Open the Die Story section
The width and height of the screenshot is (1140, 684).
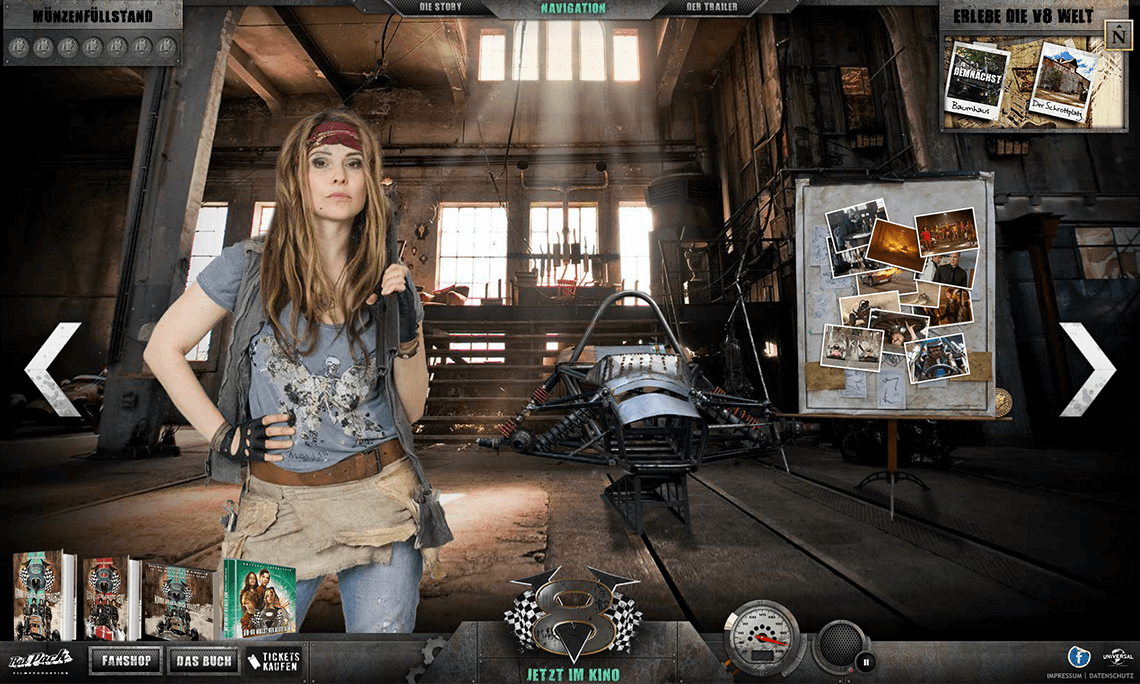tap(443, 8)
